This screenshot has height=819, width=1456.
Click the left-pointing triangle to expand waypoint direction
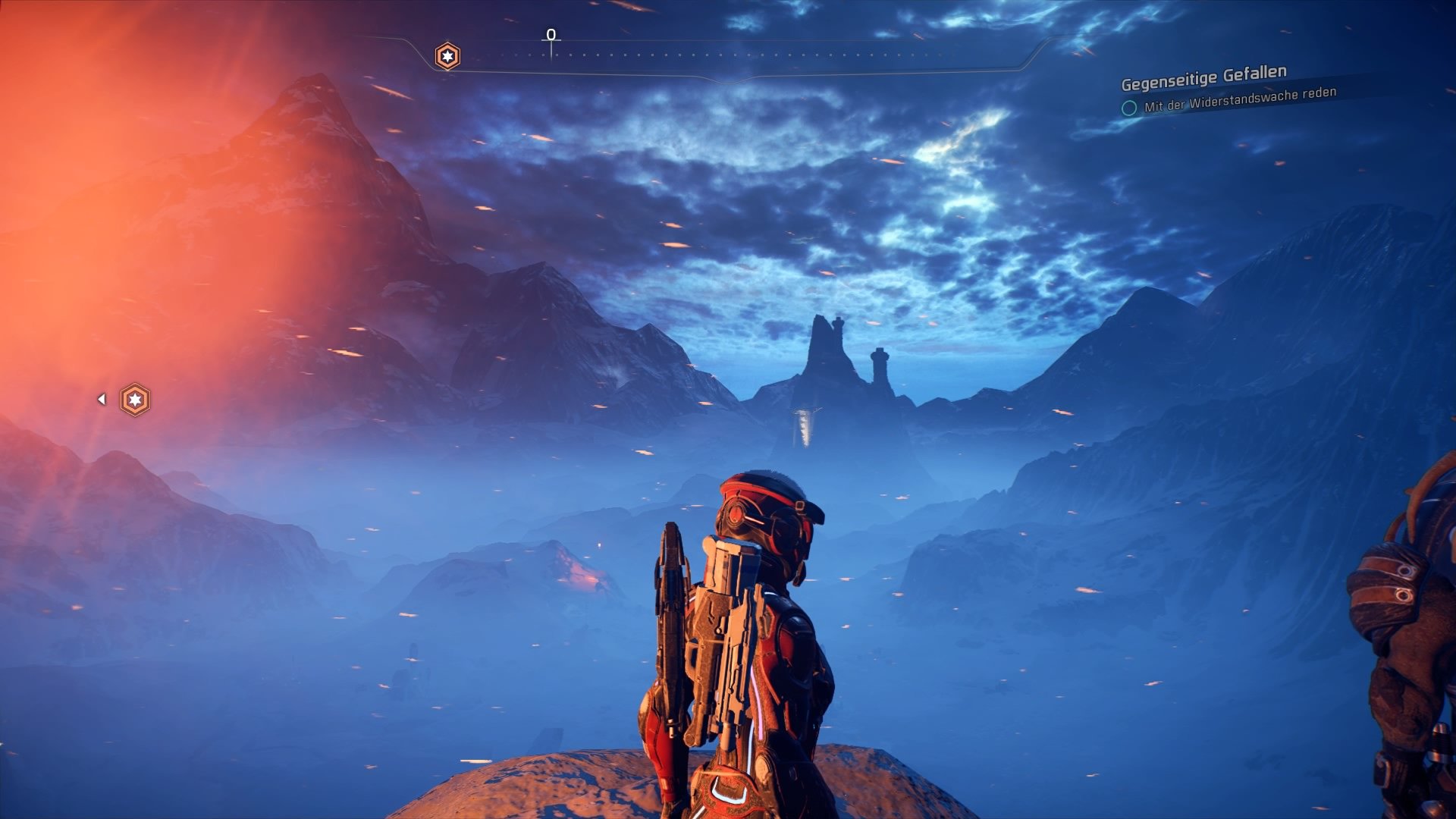click(104, 398)
